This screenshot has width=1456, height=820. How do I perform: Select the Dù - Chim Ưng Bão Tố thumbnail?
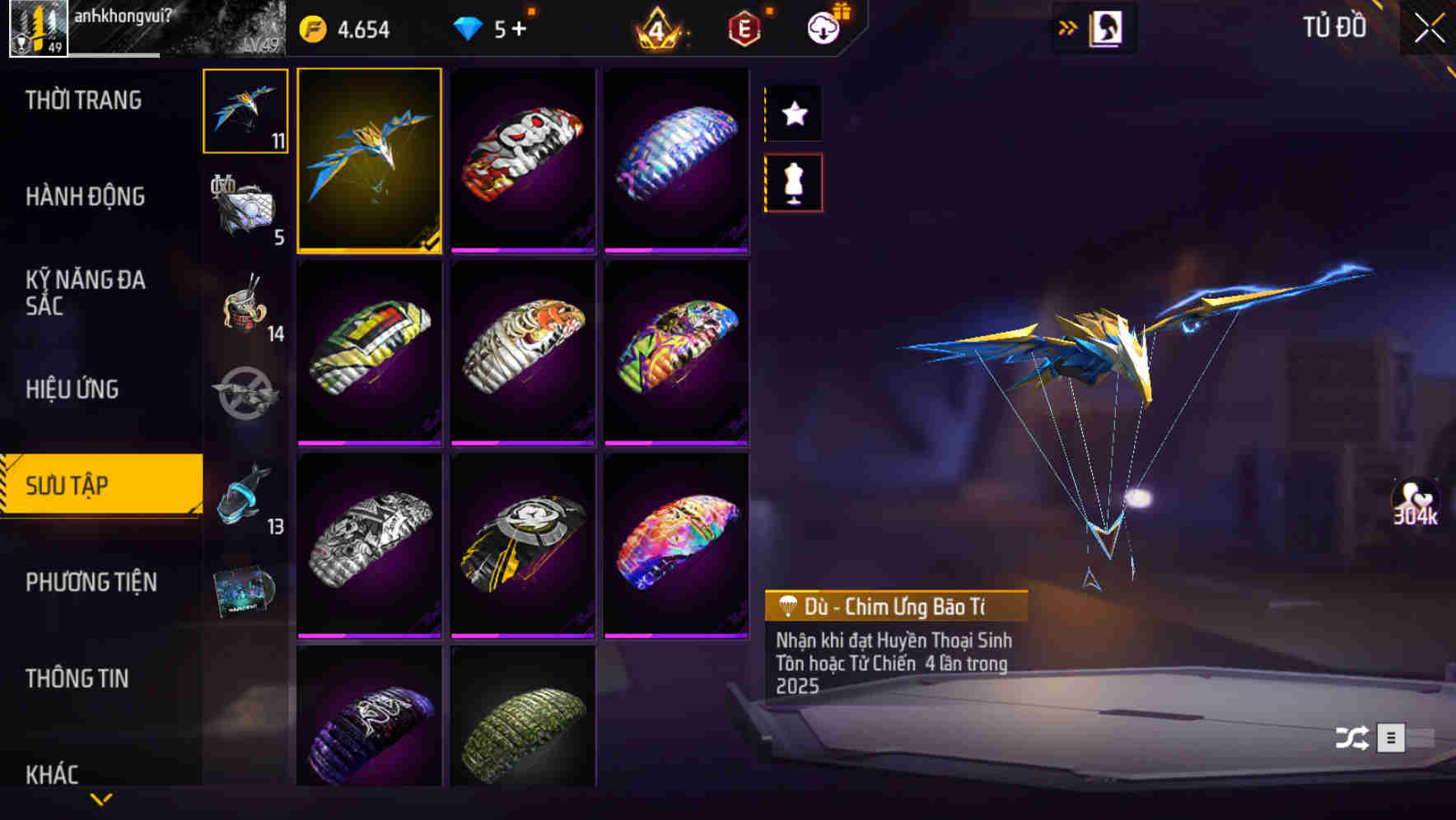tap(370, 162)
